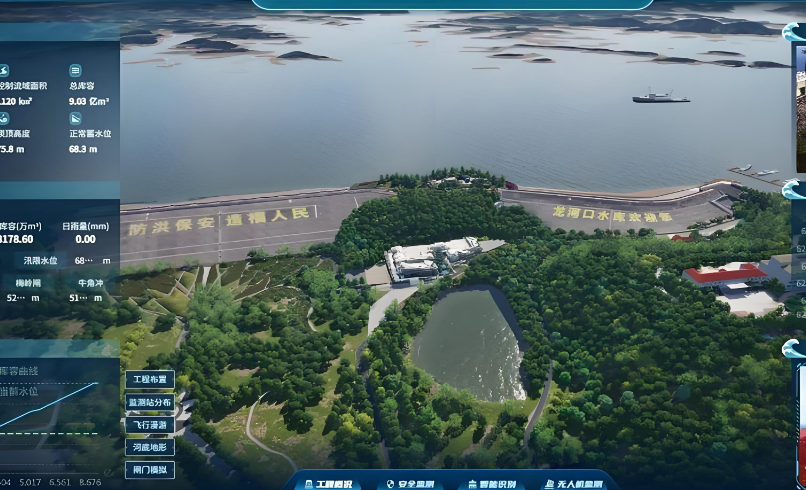This screenshot has height=490, width=806.
Task: Activate the 闸门模拟 gate simulation
Action: pos(150,469)
